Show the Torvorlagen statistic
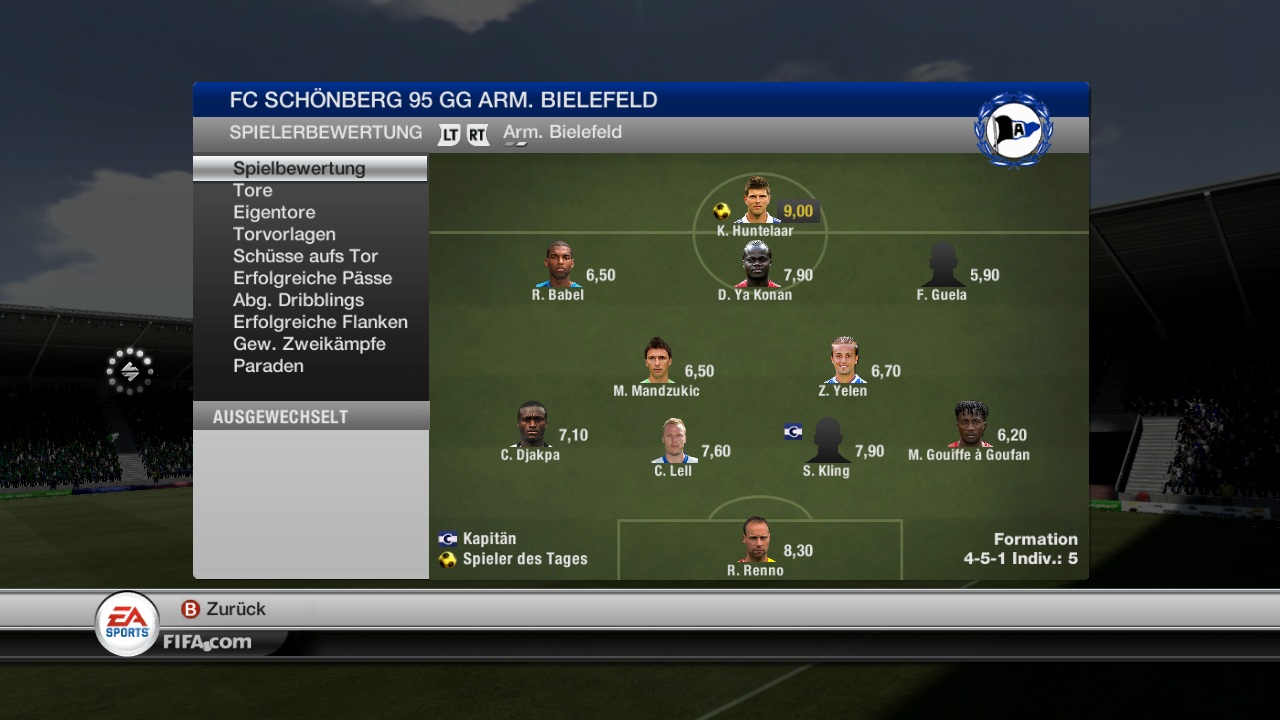The image size is (1280, 720). (x=284, y=234)
